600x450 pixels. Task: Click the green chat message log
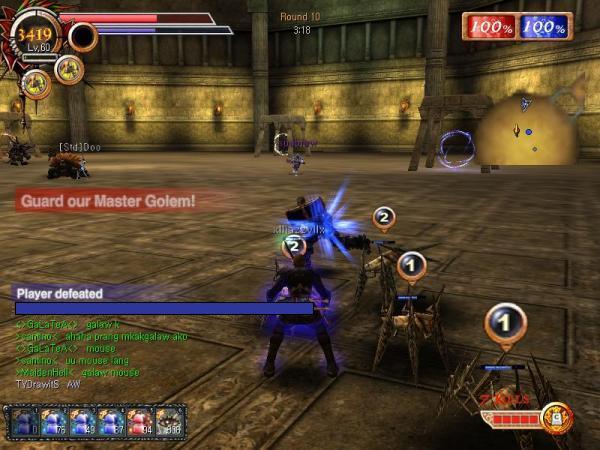click(80, 349)
